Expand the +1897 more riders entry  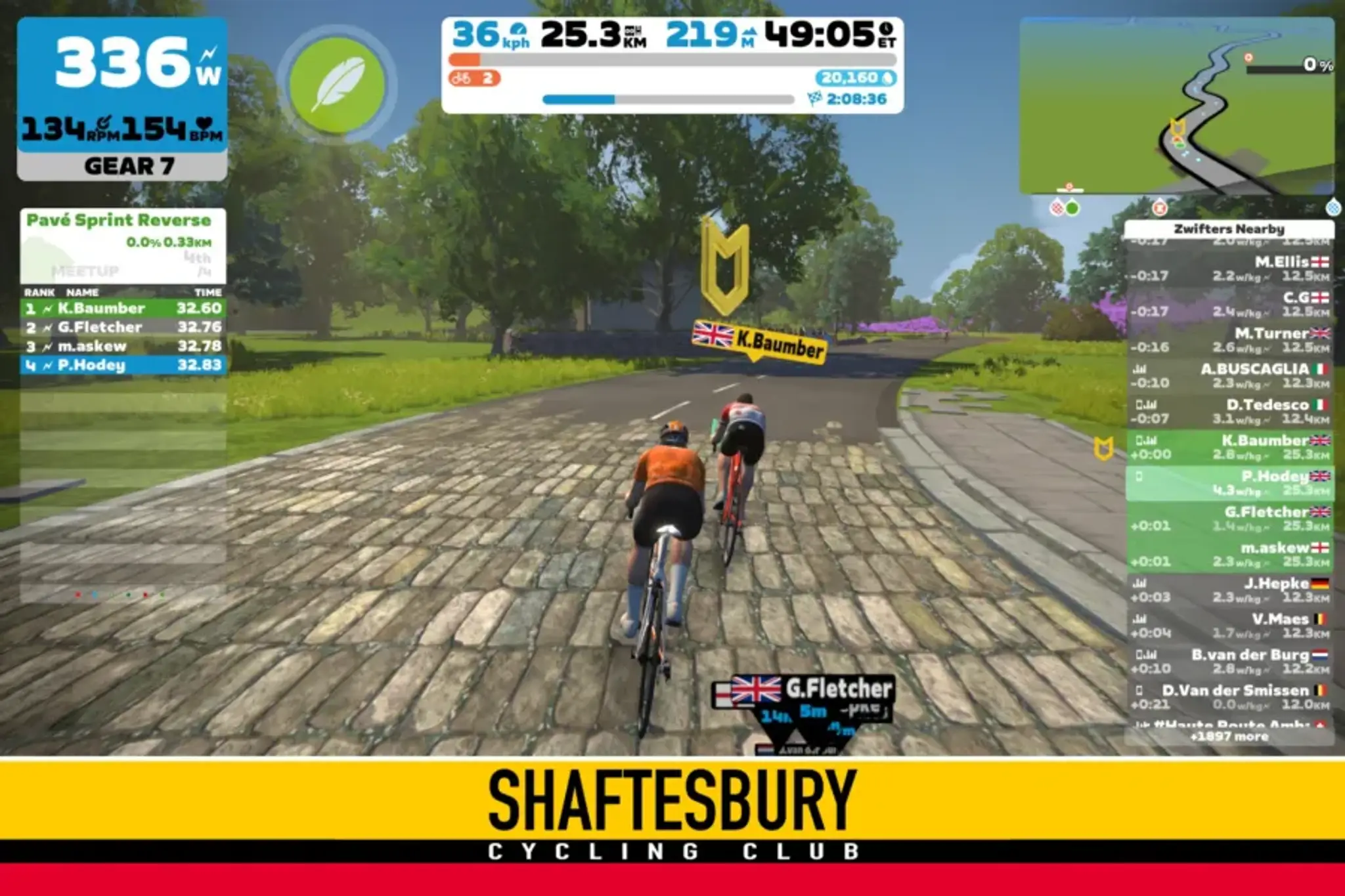1231,736
